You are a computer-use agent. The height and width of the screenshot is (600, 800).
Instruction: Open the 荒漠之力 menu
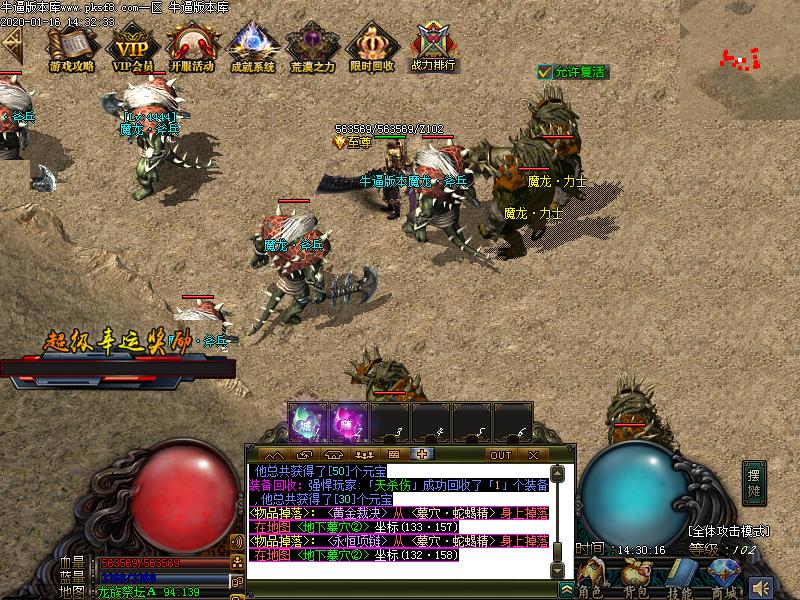(312, 47)
